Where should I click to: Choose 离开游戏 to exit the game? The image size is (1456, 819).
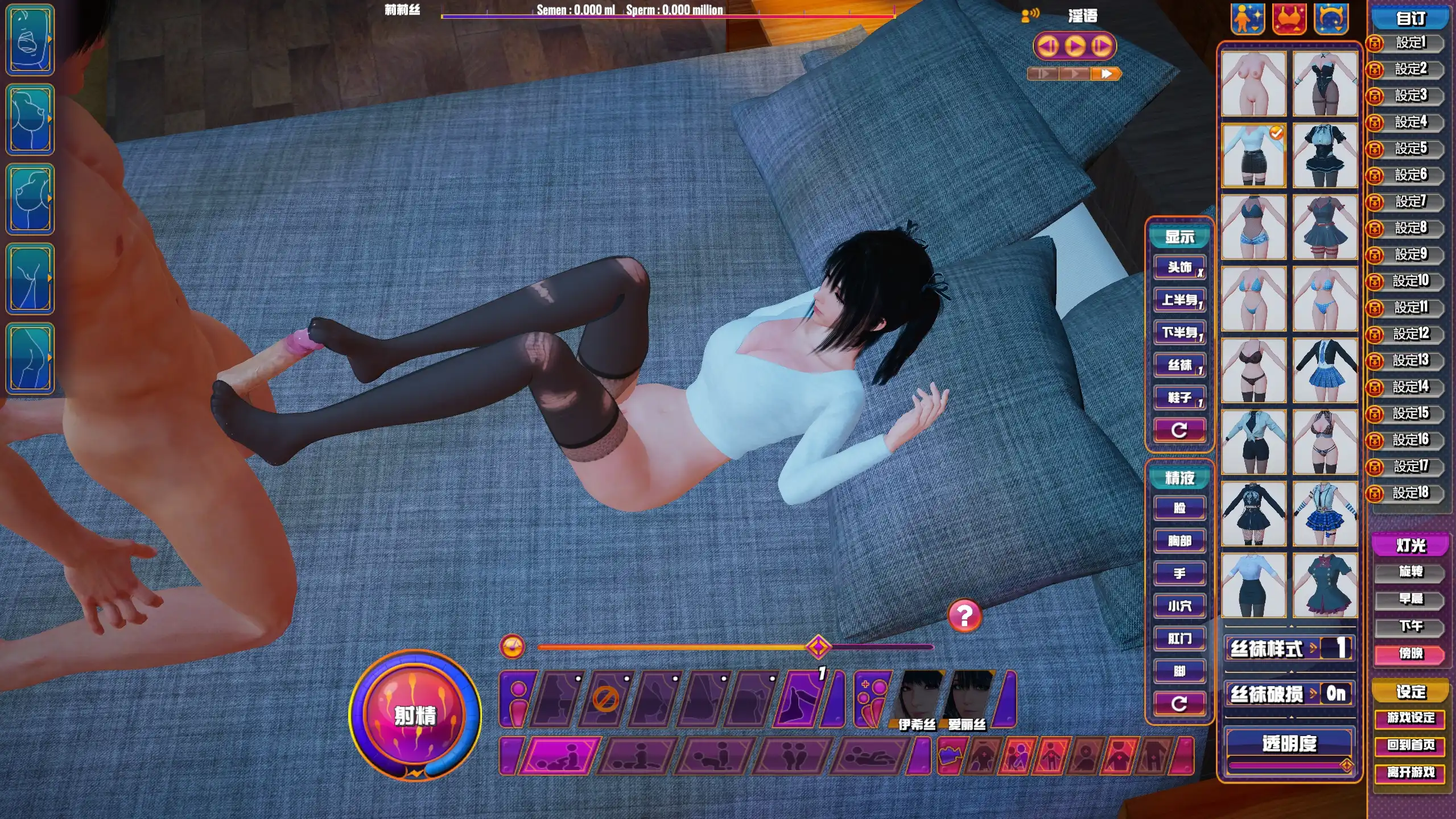click(1410, 772)
